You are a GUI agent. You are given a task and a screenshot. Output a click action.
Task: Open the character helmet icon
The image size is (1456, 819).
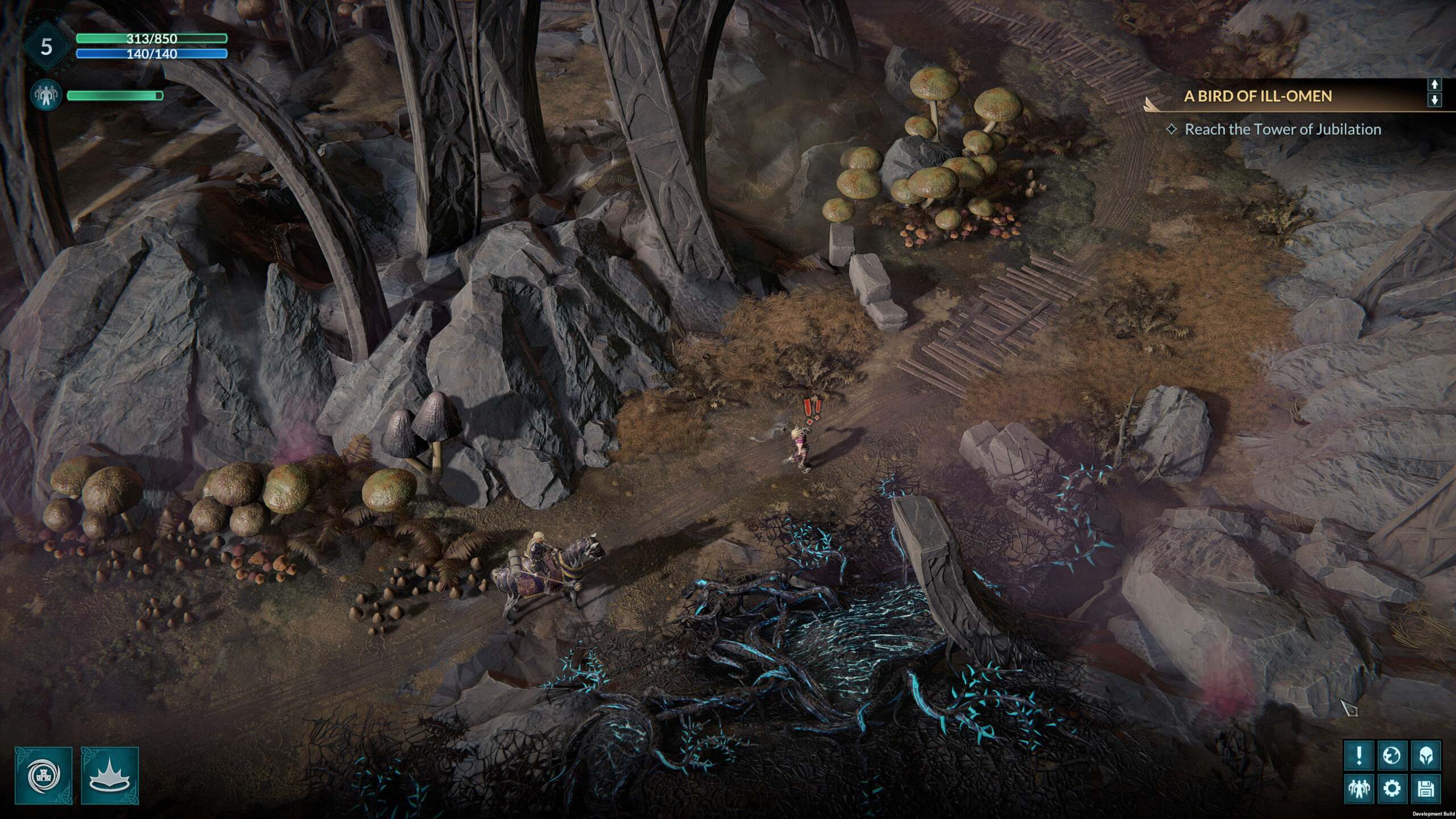(1425, 754)
